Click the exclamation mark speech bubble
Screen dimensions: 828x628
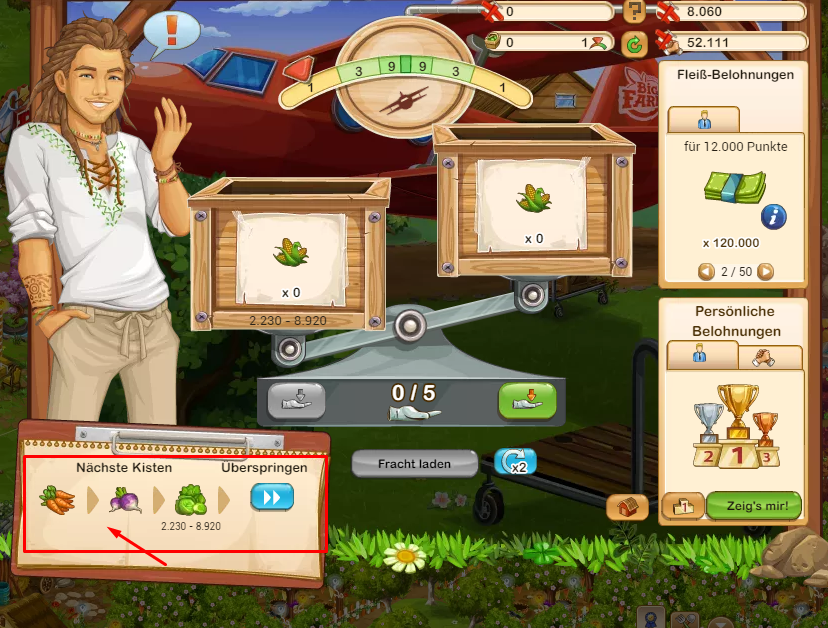pos(171,32)
